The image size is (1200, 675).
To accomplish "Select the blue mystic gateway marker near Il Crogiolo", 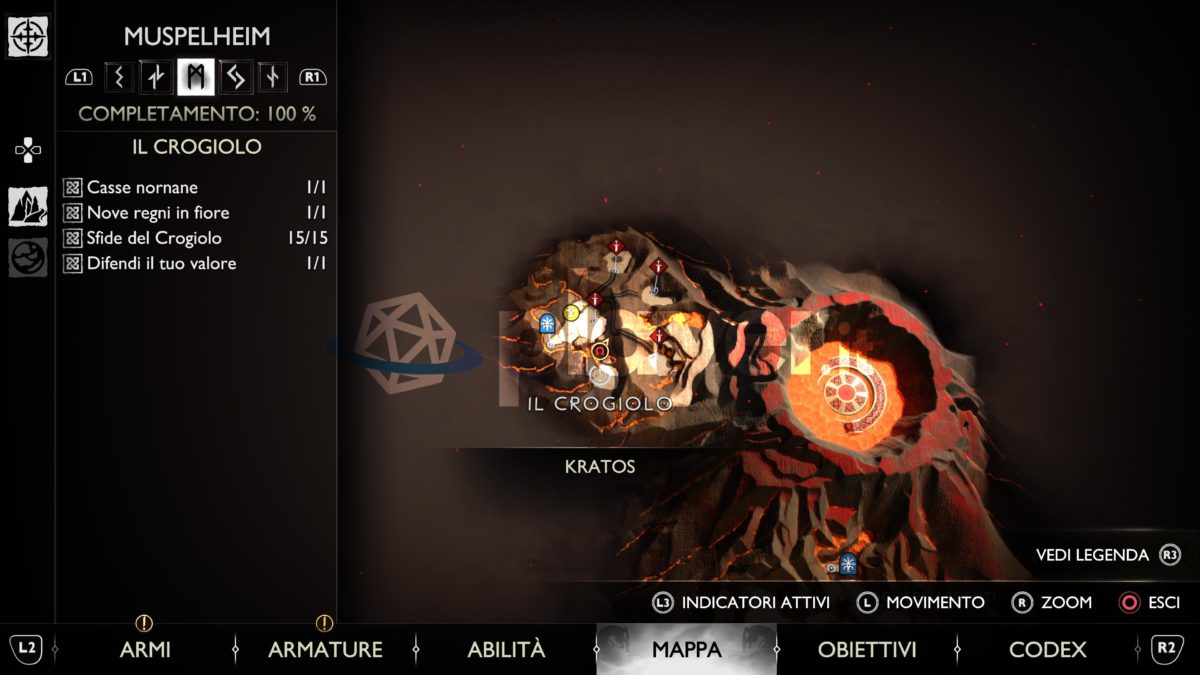I will click(547, 324).
